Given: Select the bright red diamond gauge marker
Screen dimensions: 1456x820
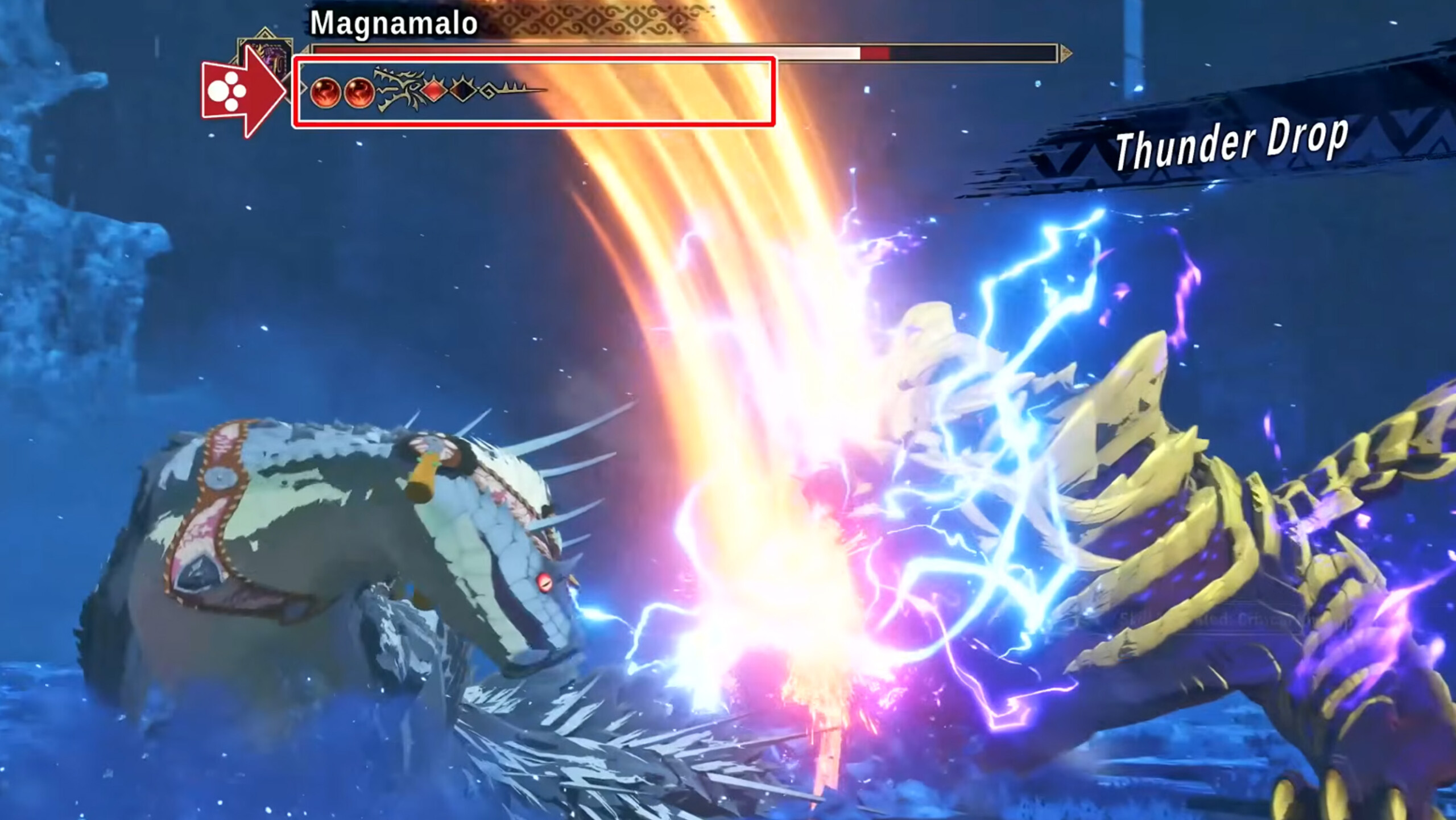Looking at the screenshot, I should pos(434,90).
